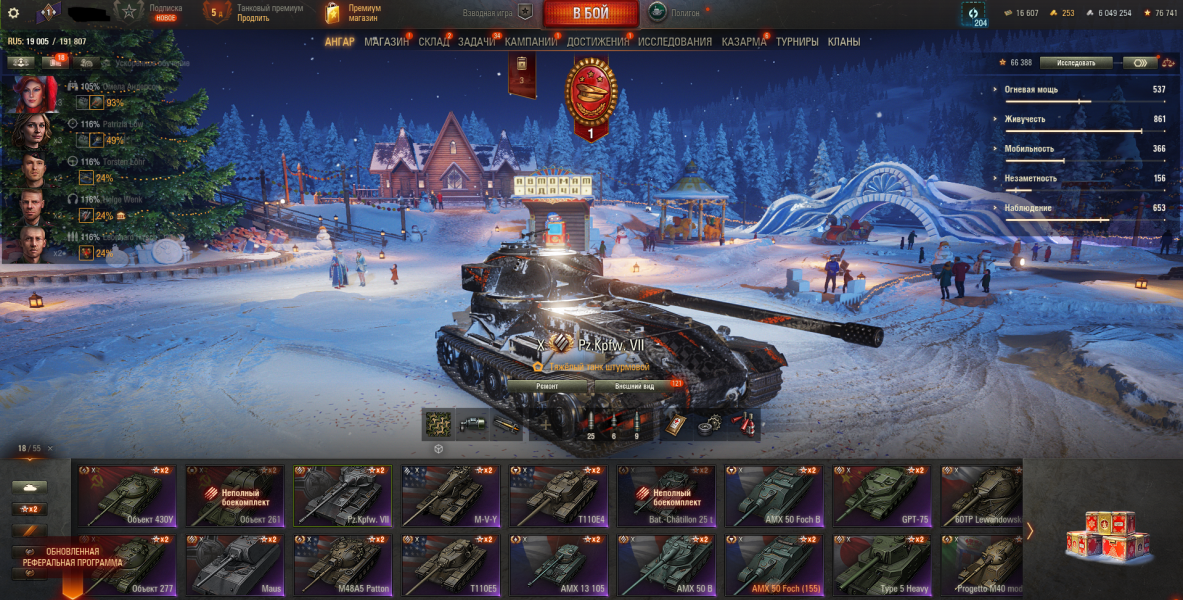Viewport: 1183px width, 600px height.
Task: Start a battle with the В БОЙ button
Action: pos(591,13)
